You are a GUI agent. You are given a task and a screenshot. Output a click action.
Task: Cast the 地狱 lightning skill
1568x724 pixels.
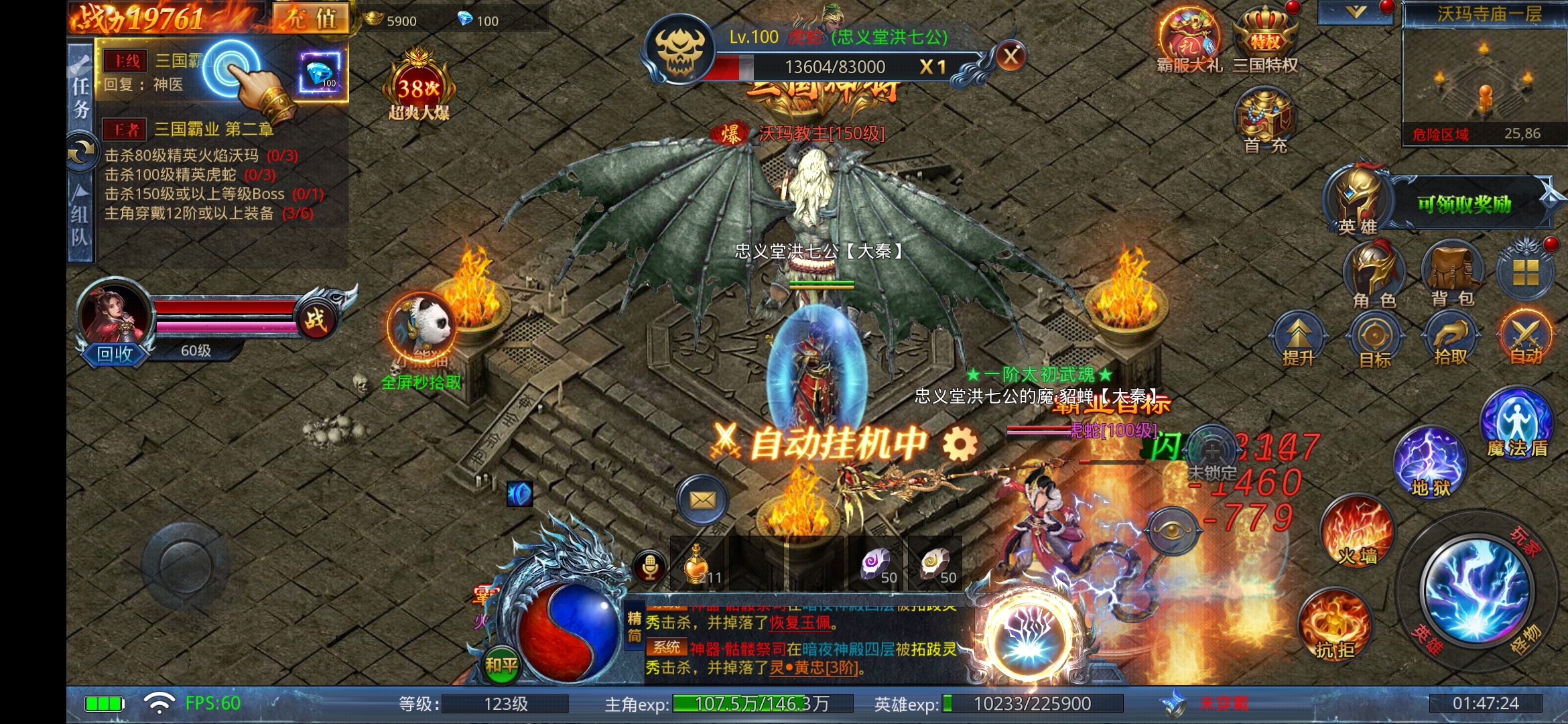click(x=1430, y=463)
